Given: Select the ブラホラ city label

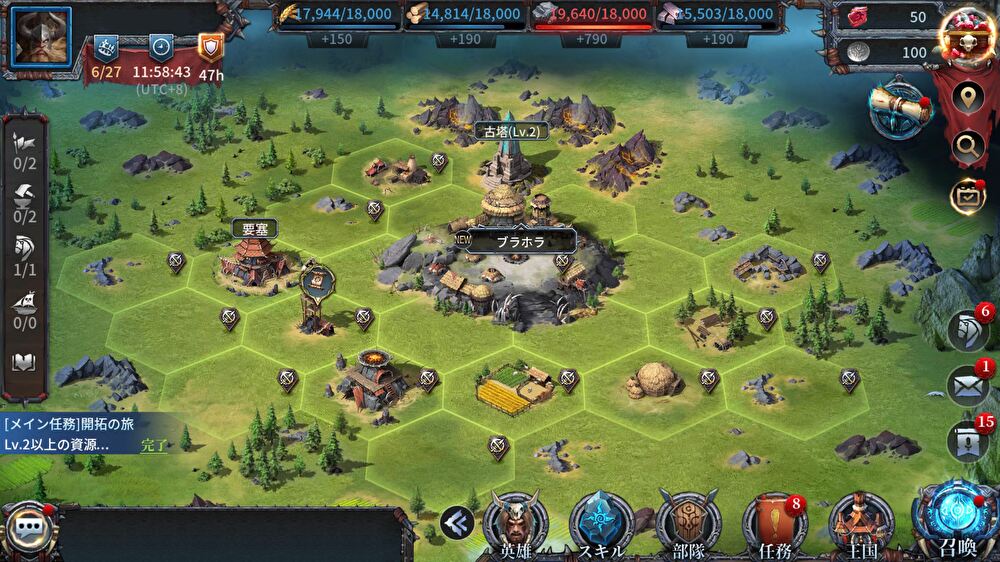Looking at the screenshot, I should click(x=521, y=240).
